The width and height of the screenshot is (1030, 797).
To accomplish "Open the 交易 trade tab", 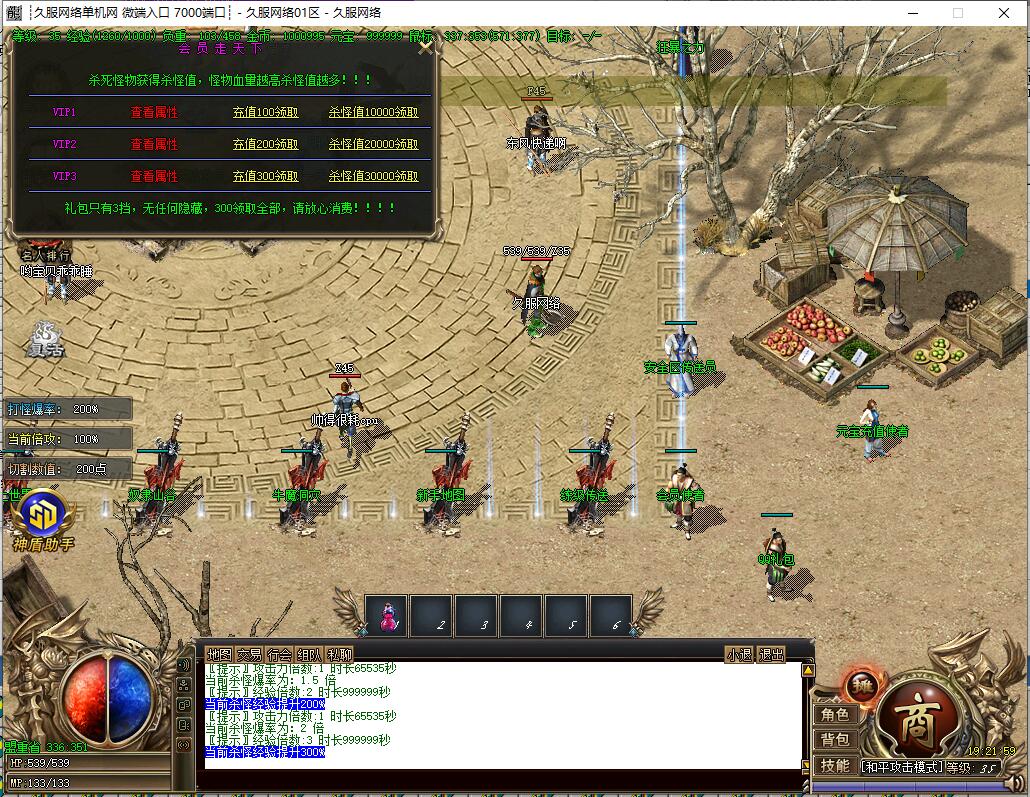I will pos(249,655).
